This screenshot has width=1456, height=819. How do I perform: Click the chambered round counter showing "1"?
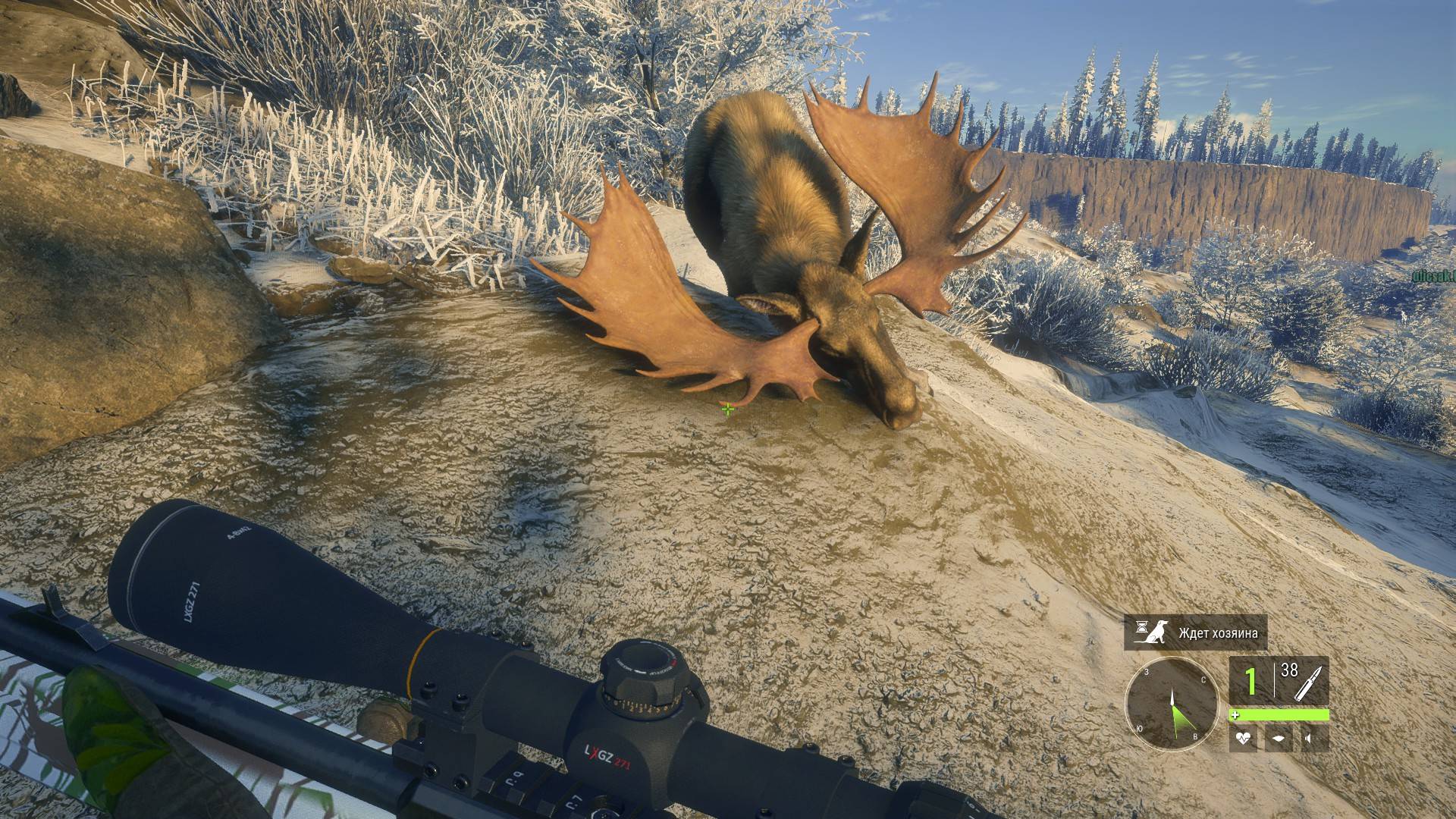coord(1250,680)
